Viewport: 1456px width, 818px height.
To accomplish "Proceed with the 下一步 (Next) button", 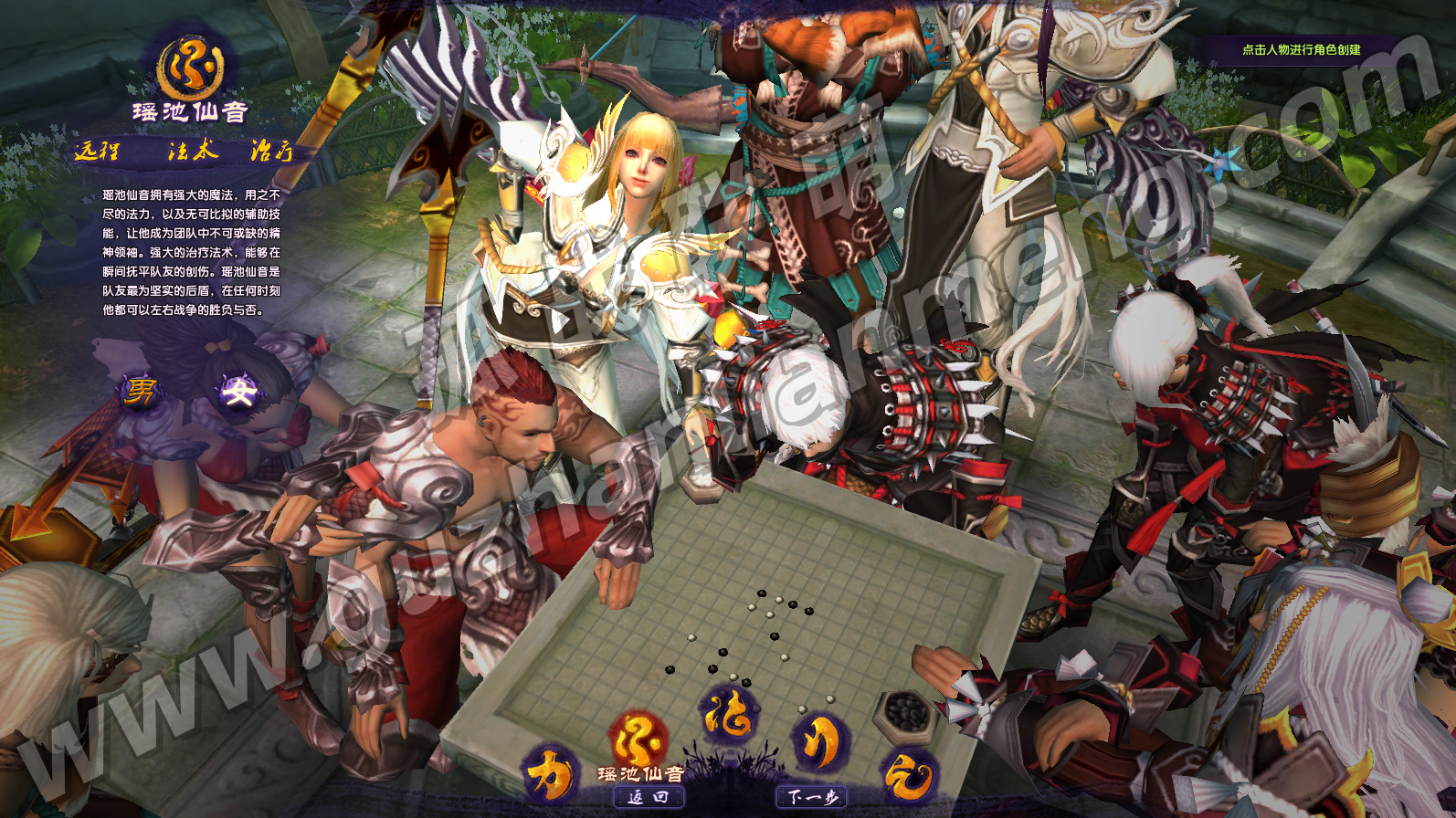I will [812, 797].
